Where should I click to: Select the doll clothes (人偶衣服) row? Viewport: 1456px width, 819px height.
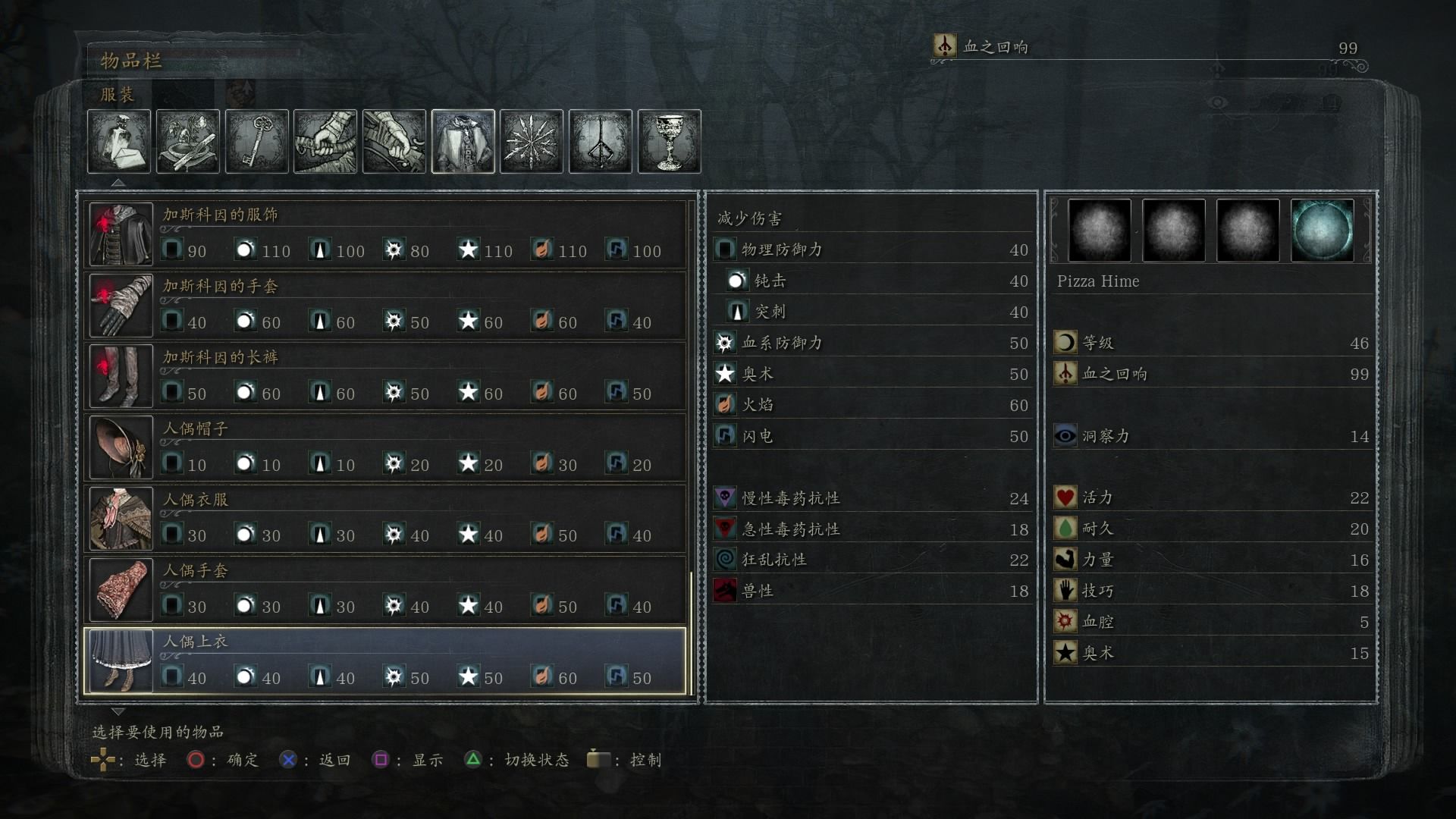pyautogui.click(x=385, y=519)
